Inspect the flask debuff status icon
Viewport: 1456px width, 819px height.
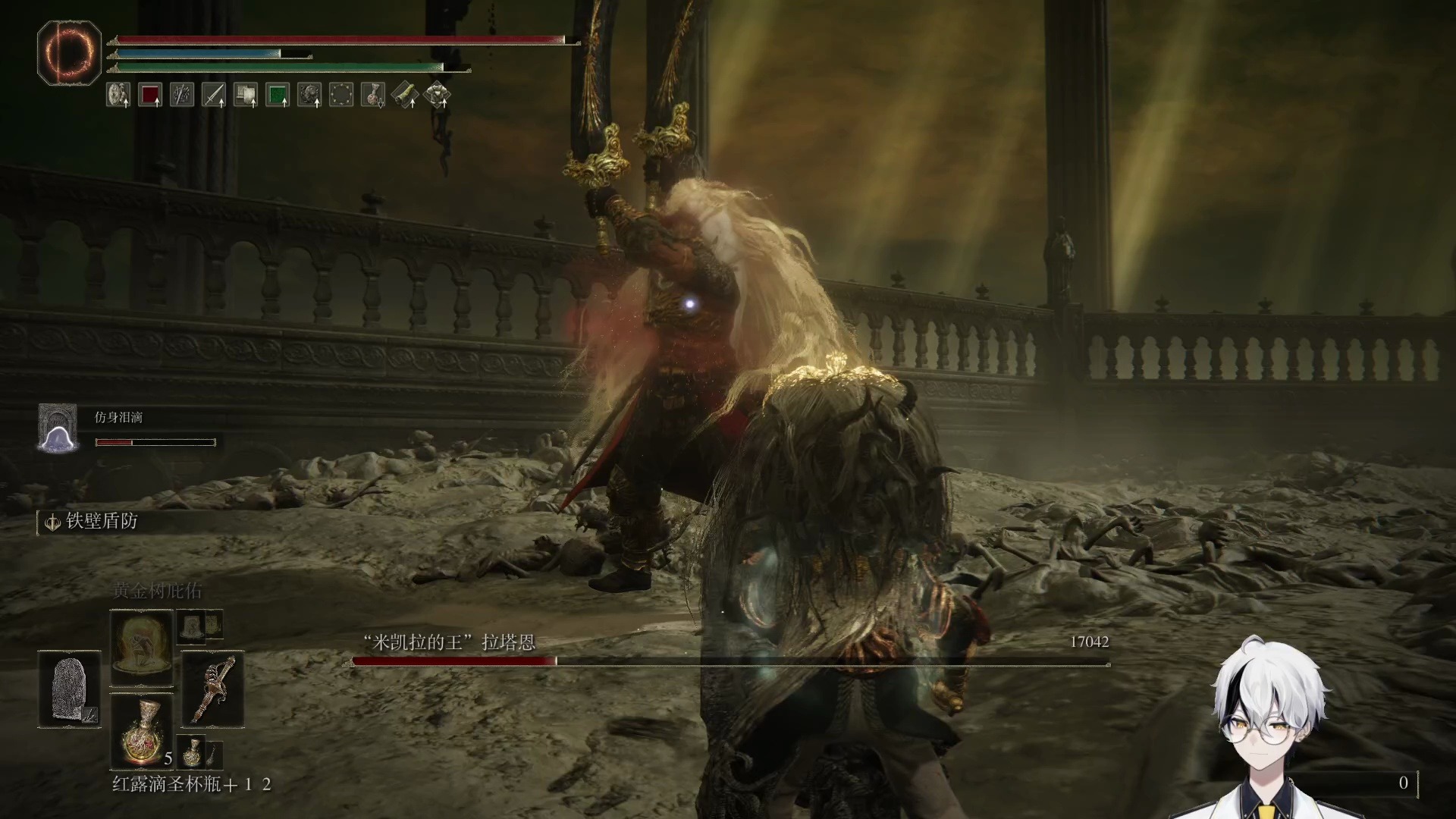coord(373,95)
